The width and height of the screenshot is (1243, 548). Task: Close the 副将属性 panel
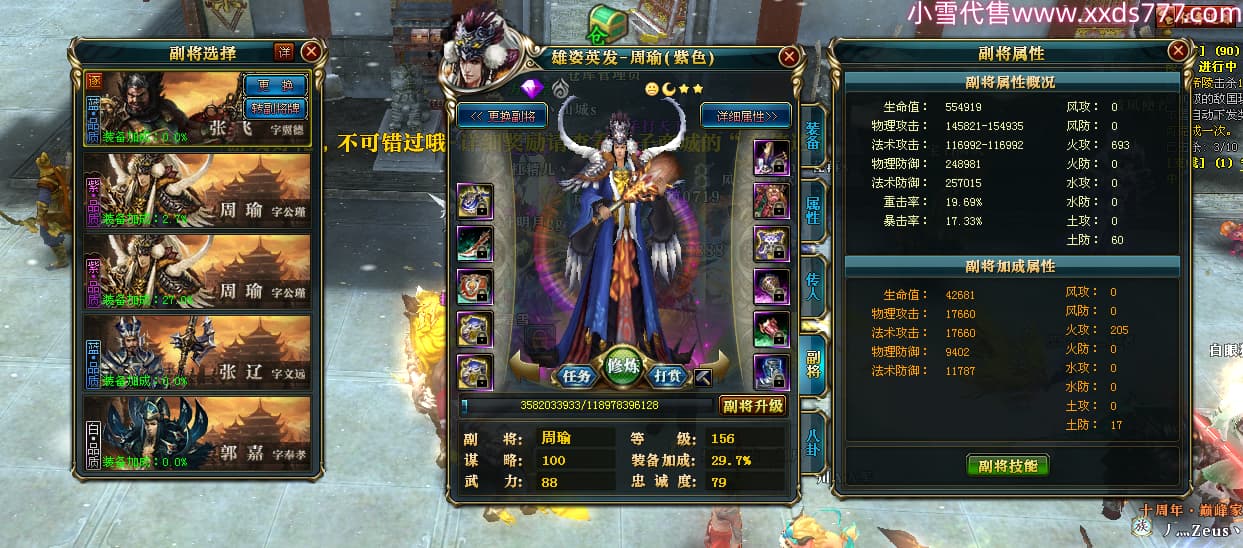coord(1177,50)
